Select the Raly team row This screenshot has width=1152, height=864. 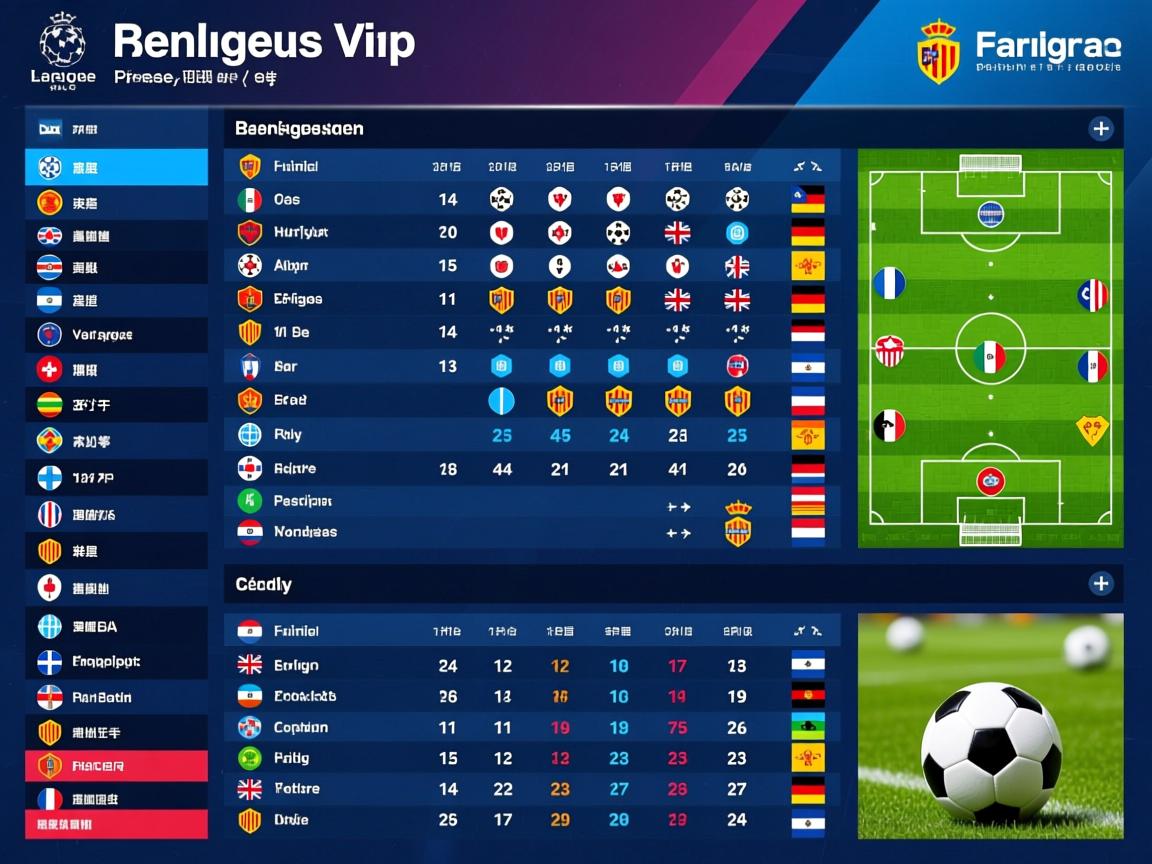[288, 435]
